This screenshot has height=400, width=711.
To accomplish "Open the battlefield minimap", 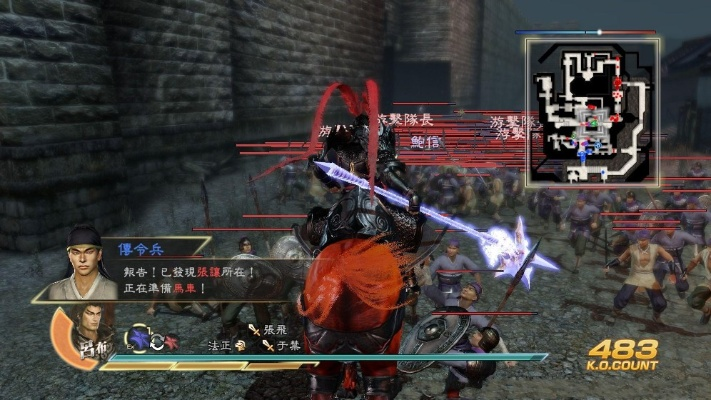I will click(x=591, y=111).
